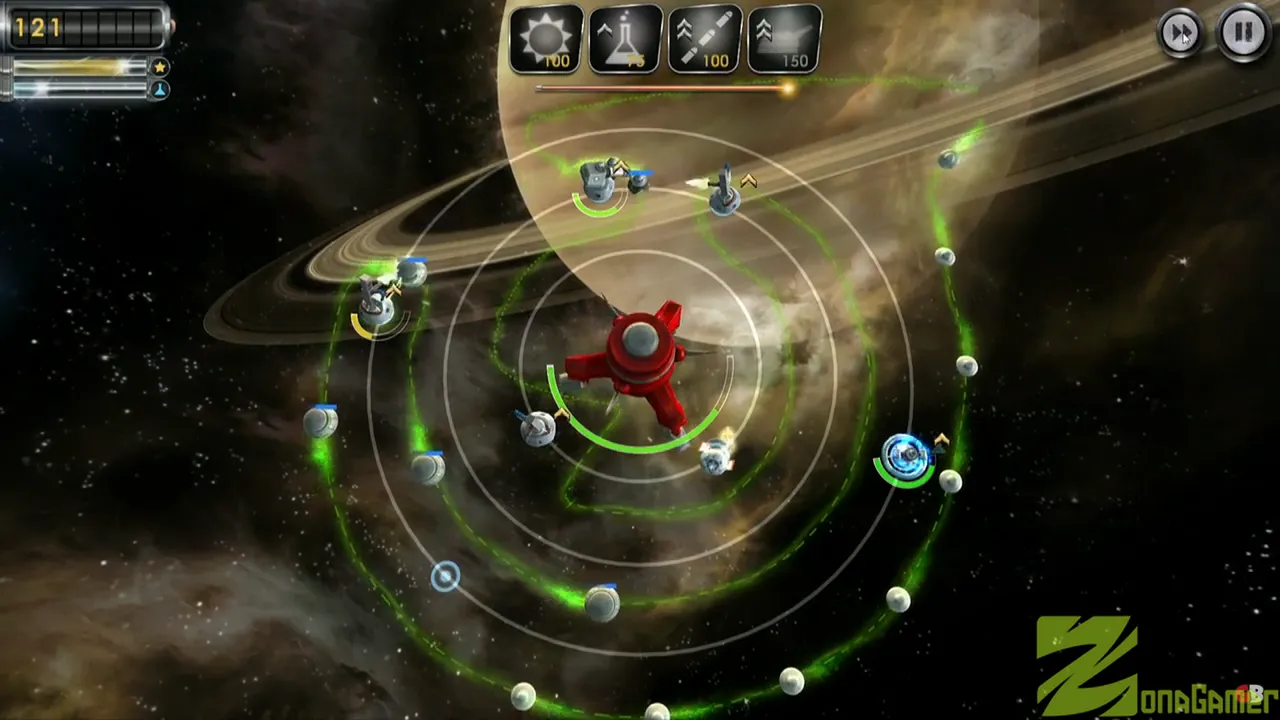This screenshot has width=1280, height=720.
Task: Toggle fast-forward game speed
Action: tap(1180, 33)
